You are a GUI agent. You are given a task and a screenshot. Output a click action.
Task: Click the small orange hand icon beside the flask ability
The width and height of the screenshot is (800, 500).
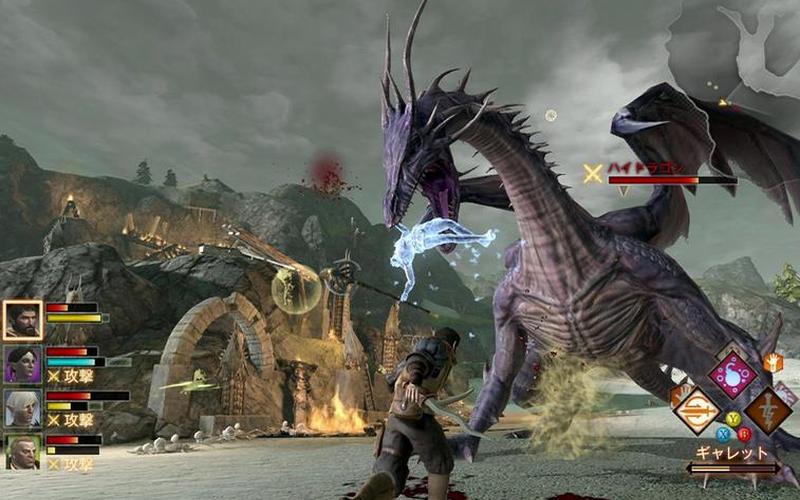772,363
